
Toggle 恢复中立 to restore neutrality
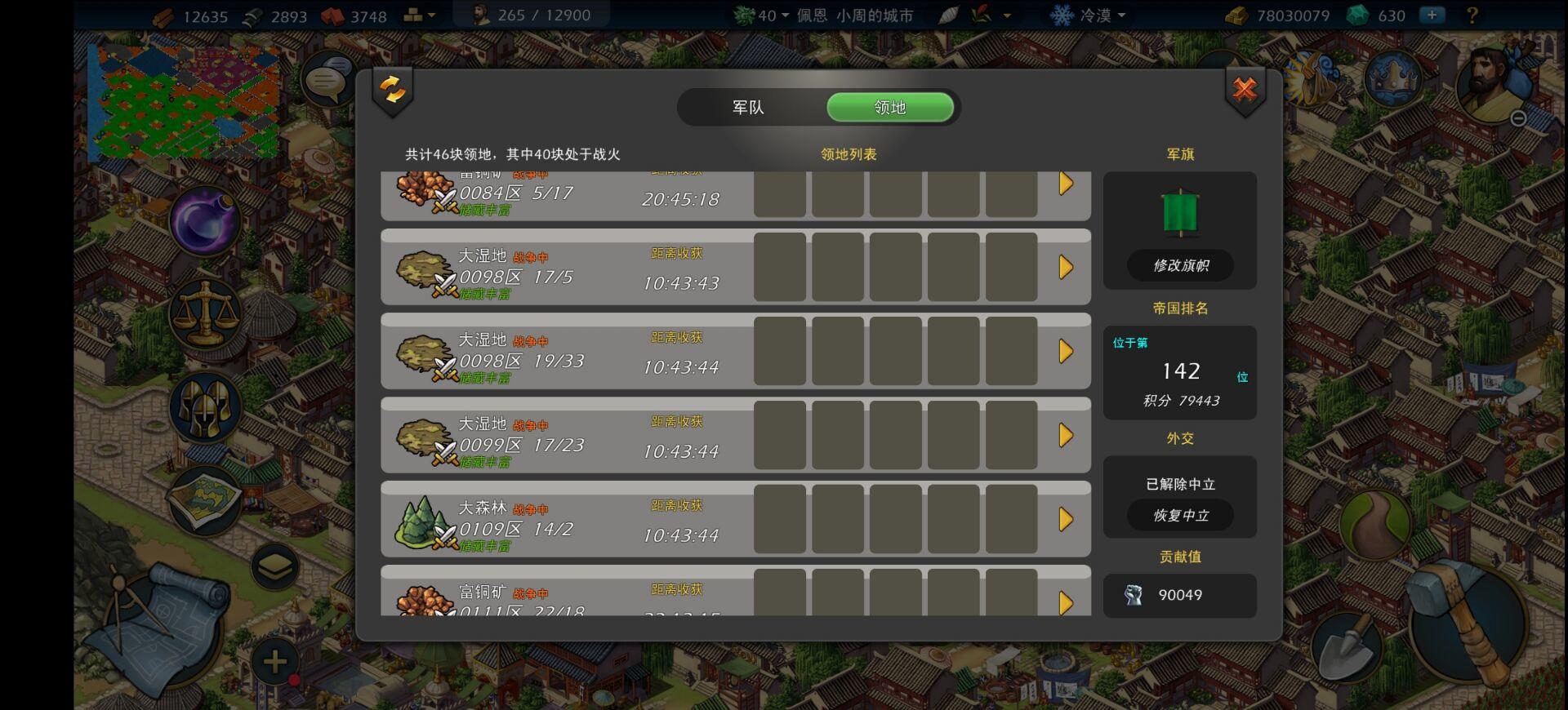pyautogui.click(x=1180, y=516)
